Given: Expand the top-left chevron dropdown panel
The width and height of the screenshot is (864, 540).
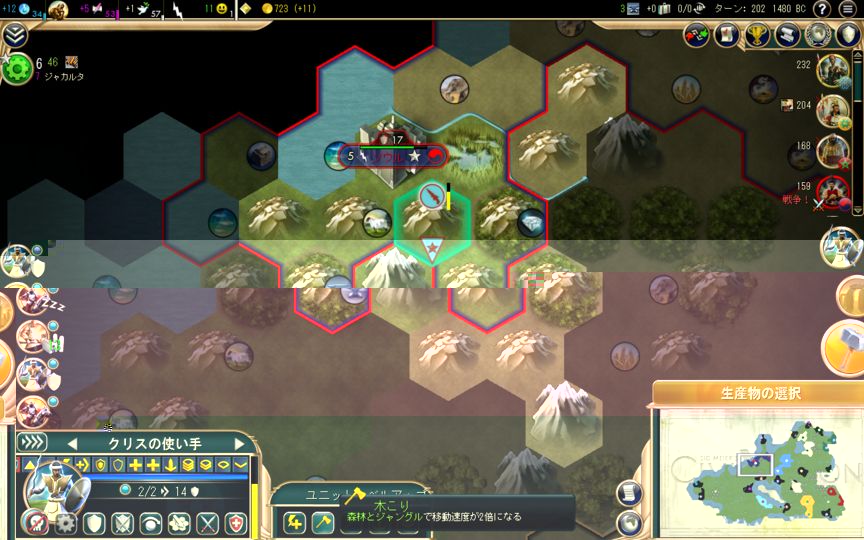Looking at the screenshot, I should (14, 35).
